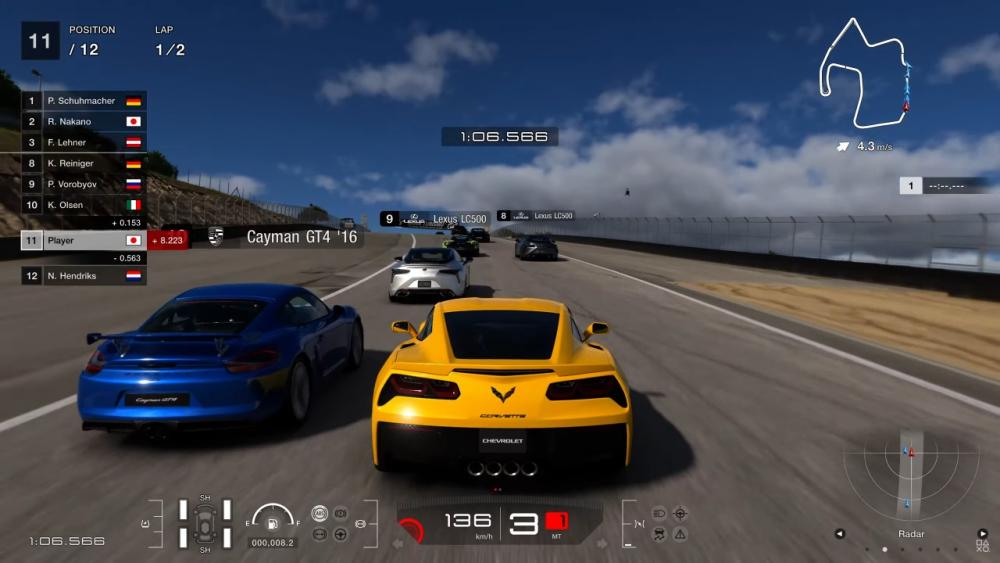Select K. Reiniger's leaderboard row
The height and width of the screenshot is (563, 1000).
point(84,163)
